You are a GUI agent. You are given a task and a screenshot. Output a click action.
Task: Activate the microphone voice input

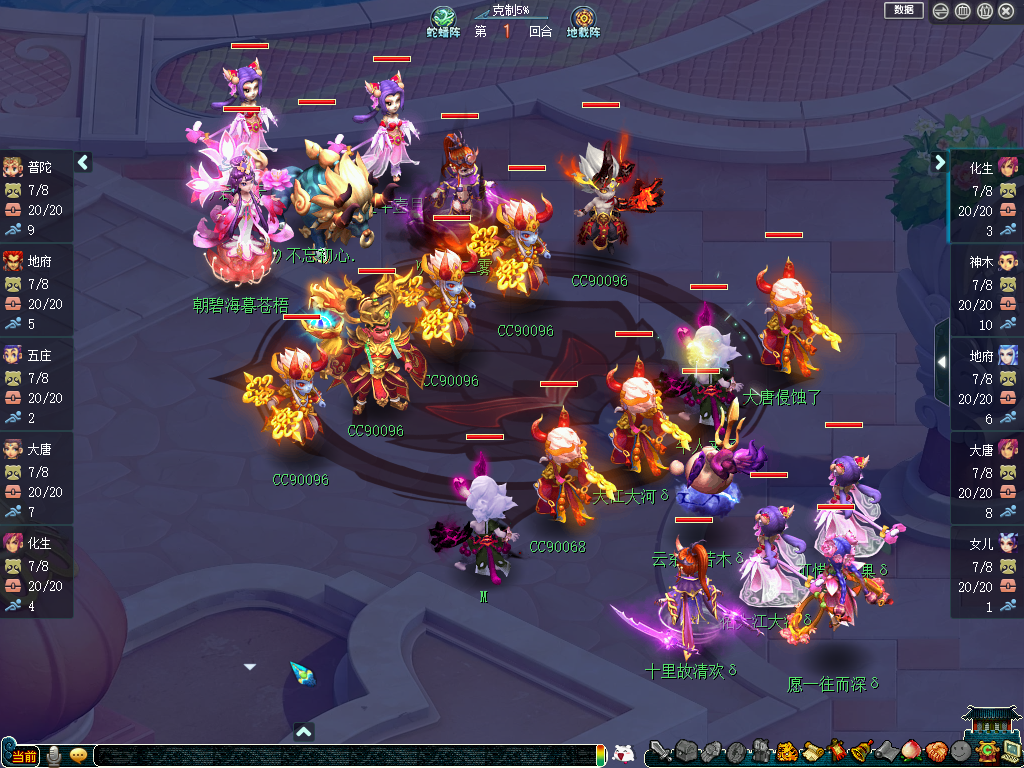click(54, 755)
